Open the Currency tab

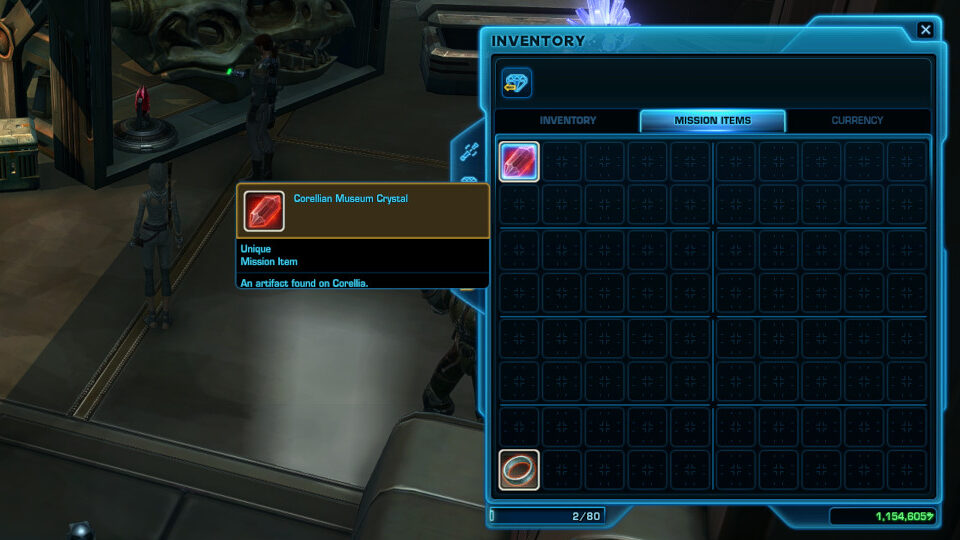[857, 121]
